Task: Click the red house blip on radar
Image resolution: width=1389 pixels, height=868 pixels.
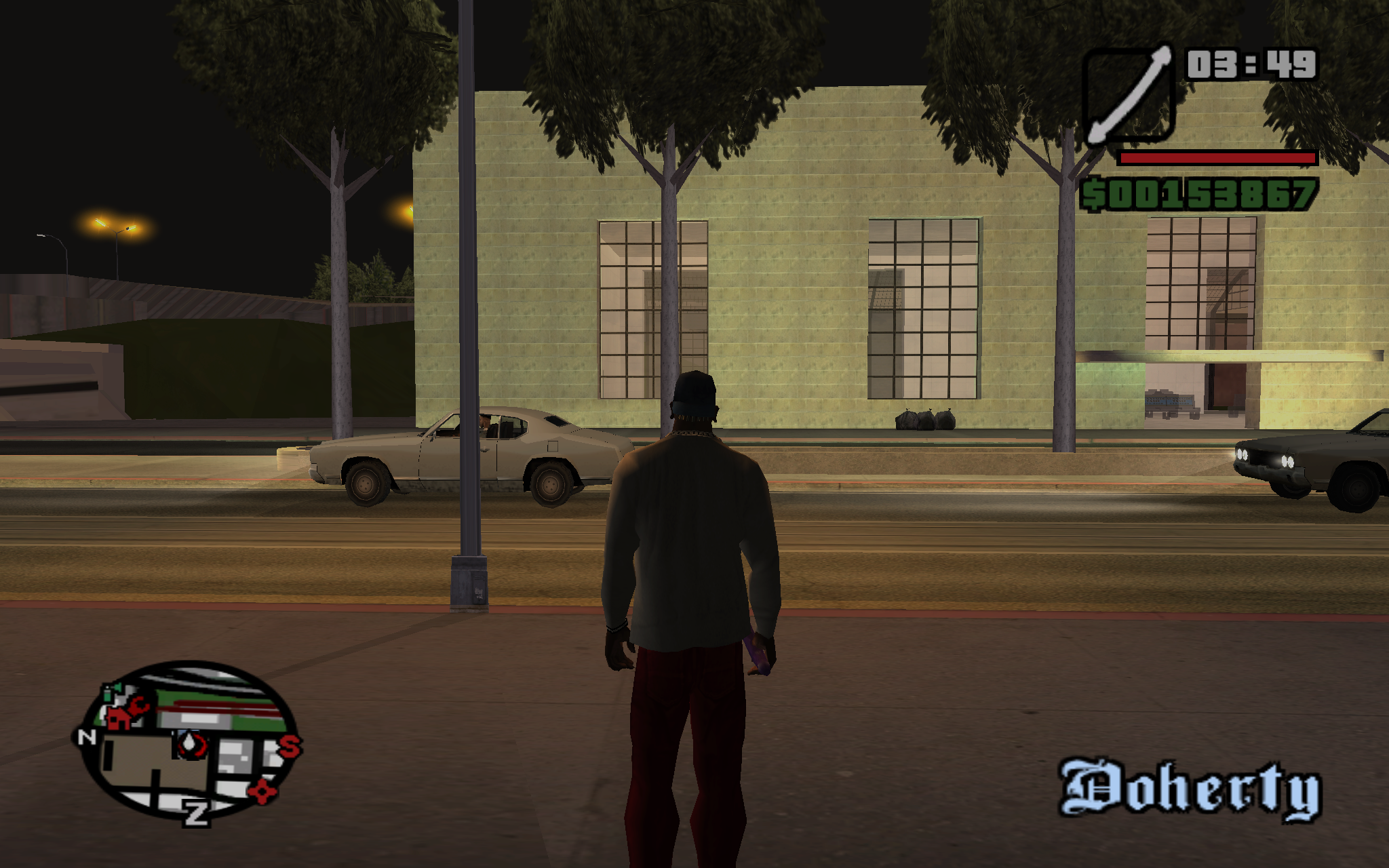Action: pos(119,717)
